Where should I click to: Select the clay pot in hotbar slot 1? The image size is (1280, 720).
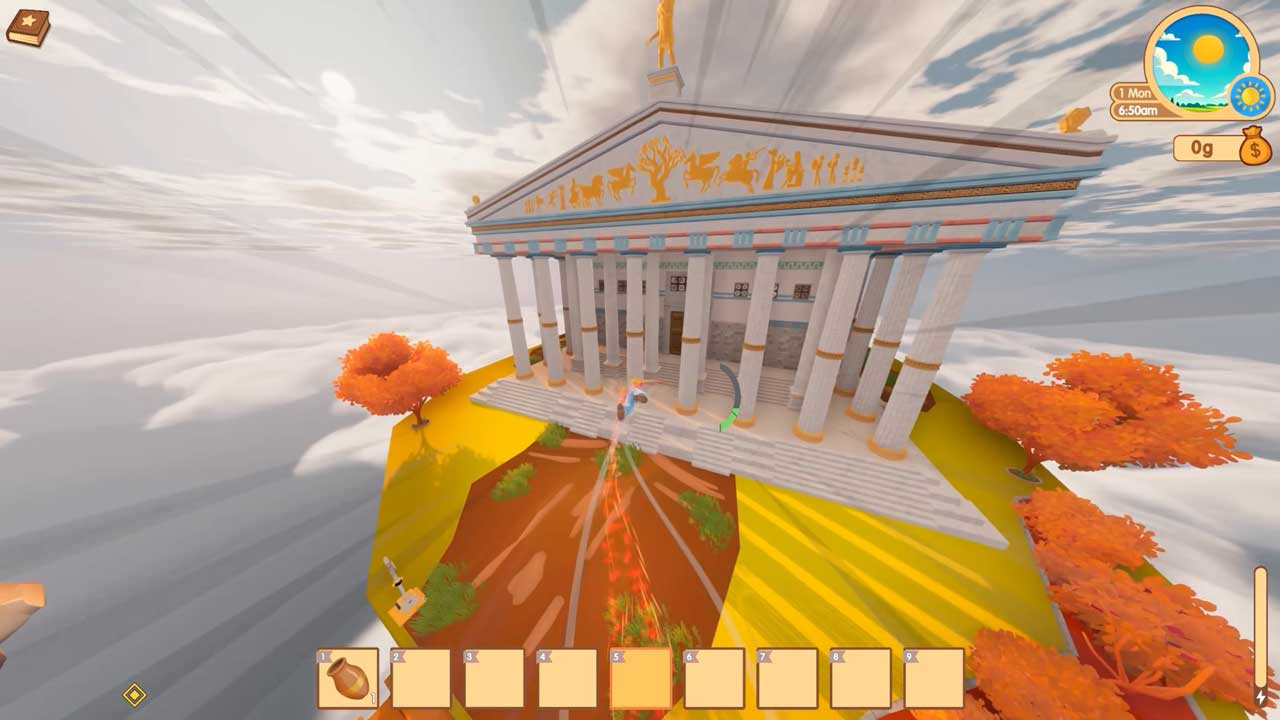(348, 678)
